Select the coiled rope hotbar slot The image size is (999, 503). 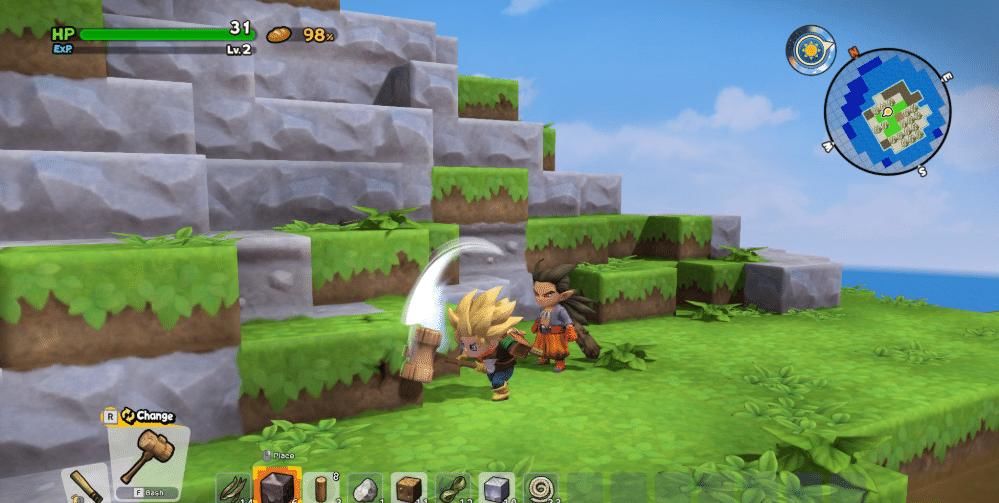click(x=544, y=488)
